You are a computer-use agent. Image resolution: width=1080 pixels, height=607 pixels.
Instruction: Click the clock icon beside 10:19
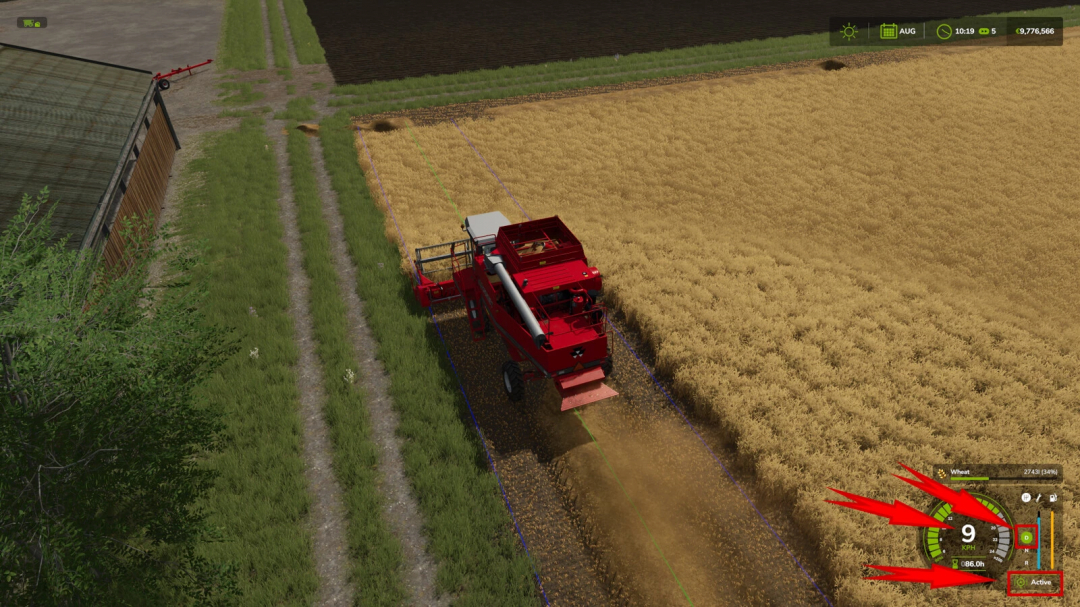944,31
